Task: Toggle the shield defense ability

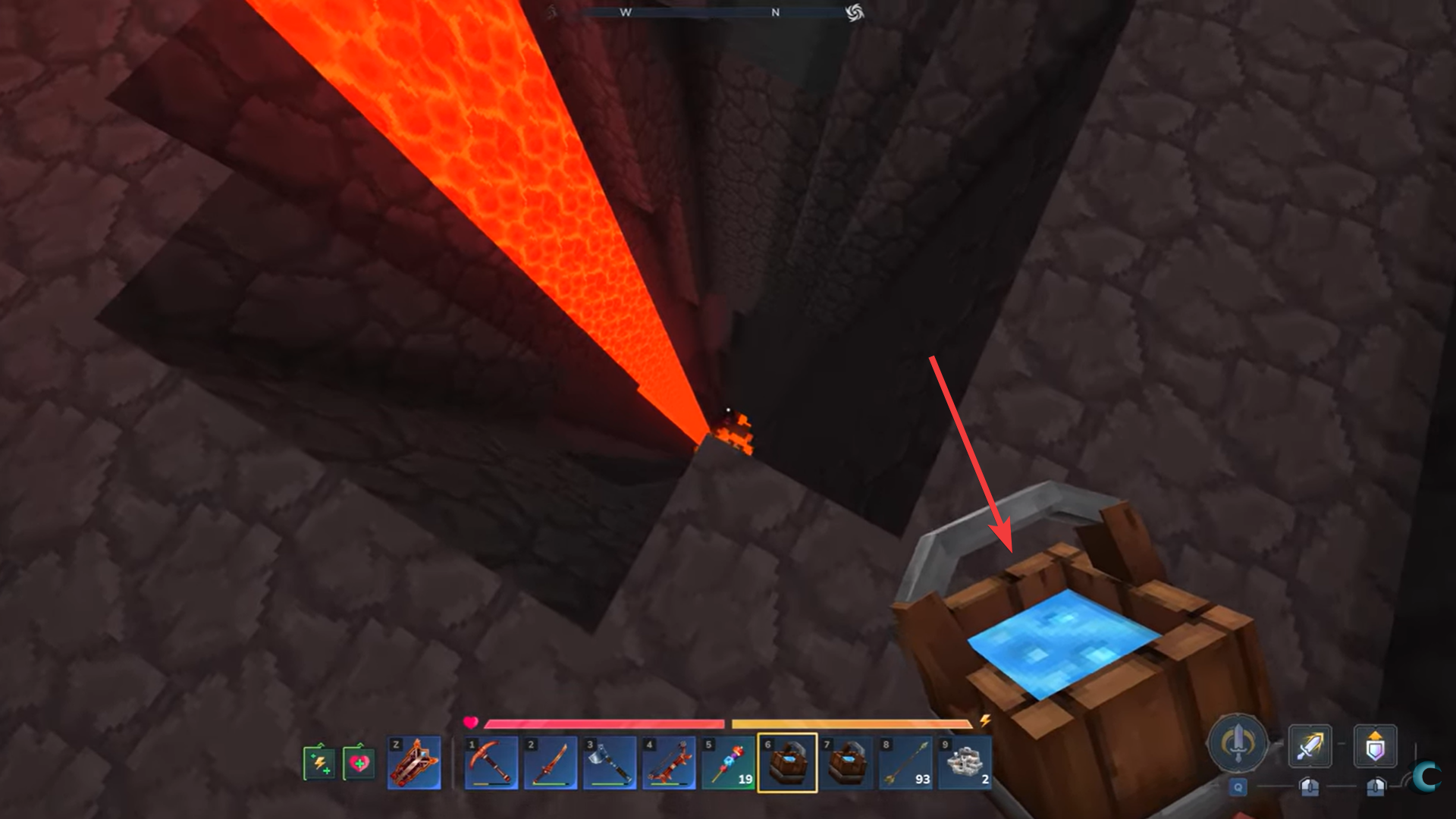Action: (1375, 747)
